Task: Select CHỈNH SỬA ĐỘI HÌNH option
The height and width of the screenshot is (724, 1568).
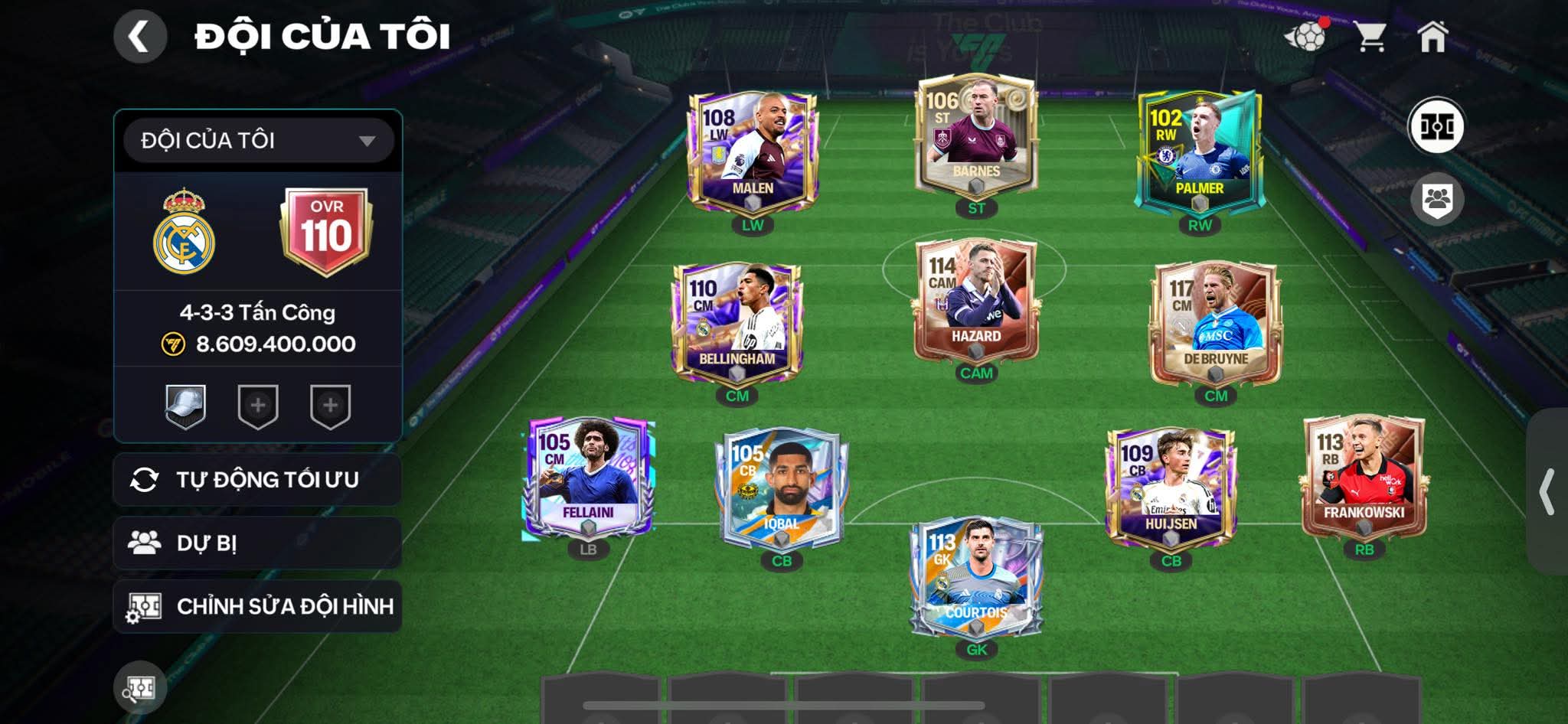Action: pyautogui.click(x=258, y=607)
